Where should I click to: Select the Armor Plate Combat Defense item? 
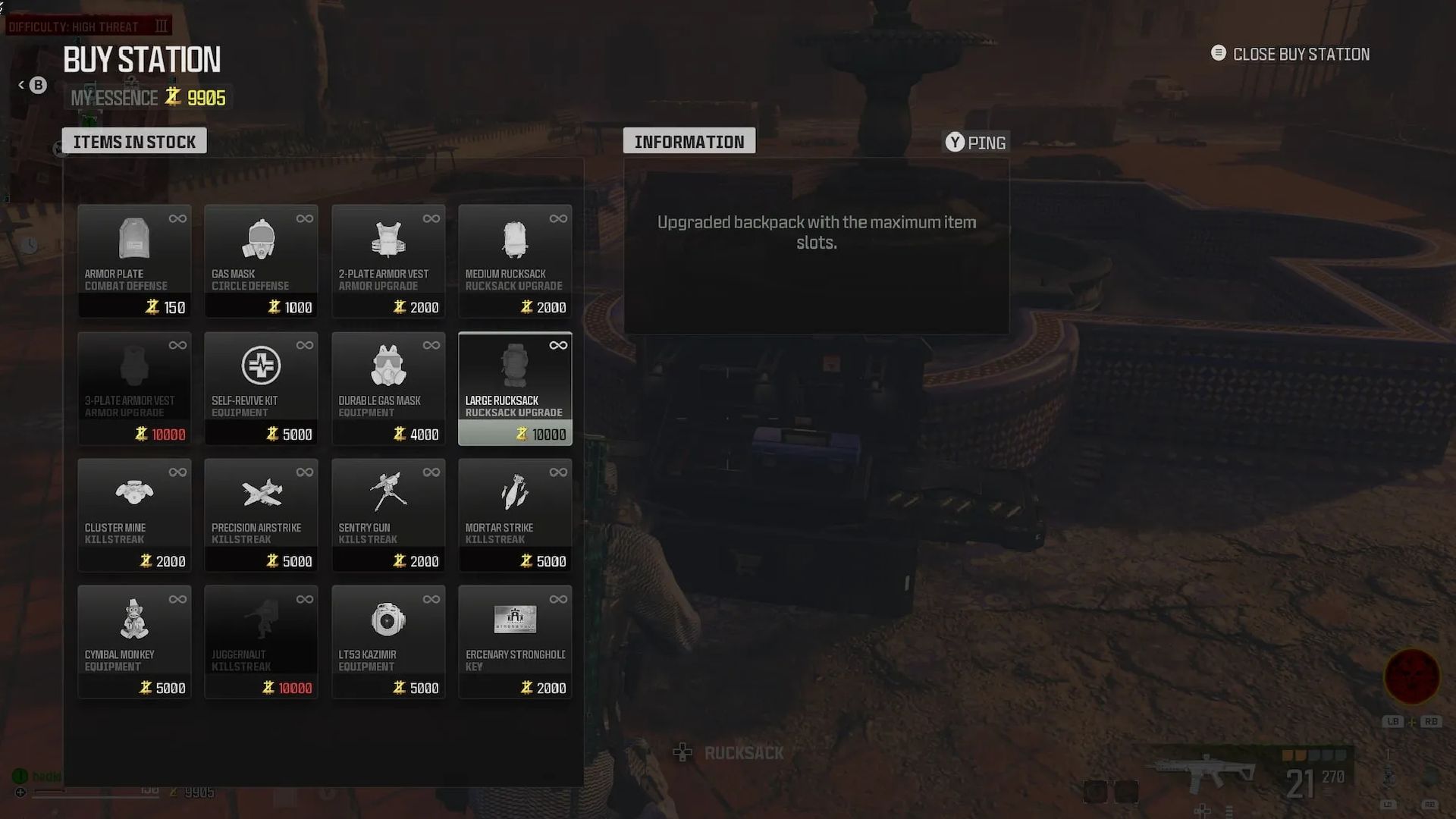(134, 262)
